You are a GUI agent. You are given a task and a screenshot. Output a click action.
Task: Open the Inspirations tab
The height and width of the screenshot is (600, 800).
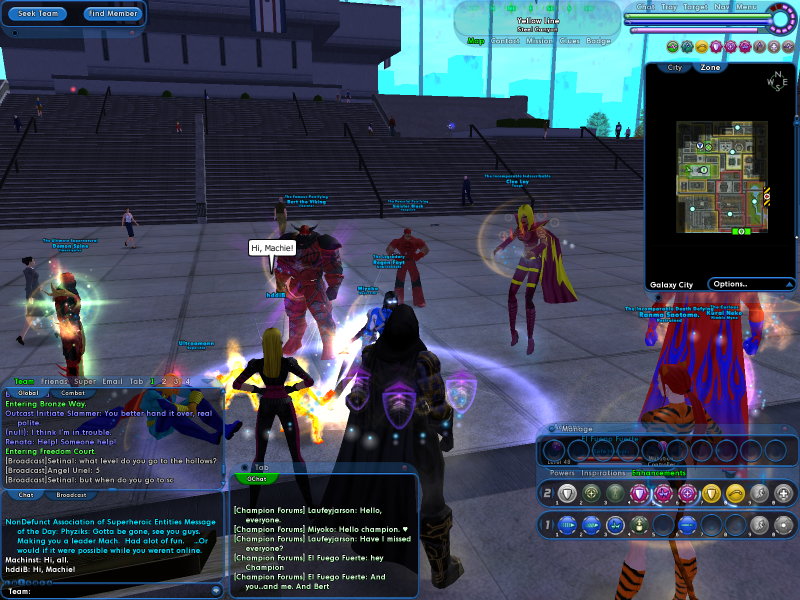click(603, 473)
